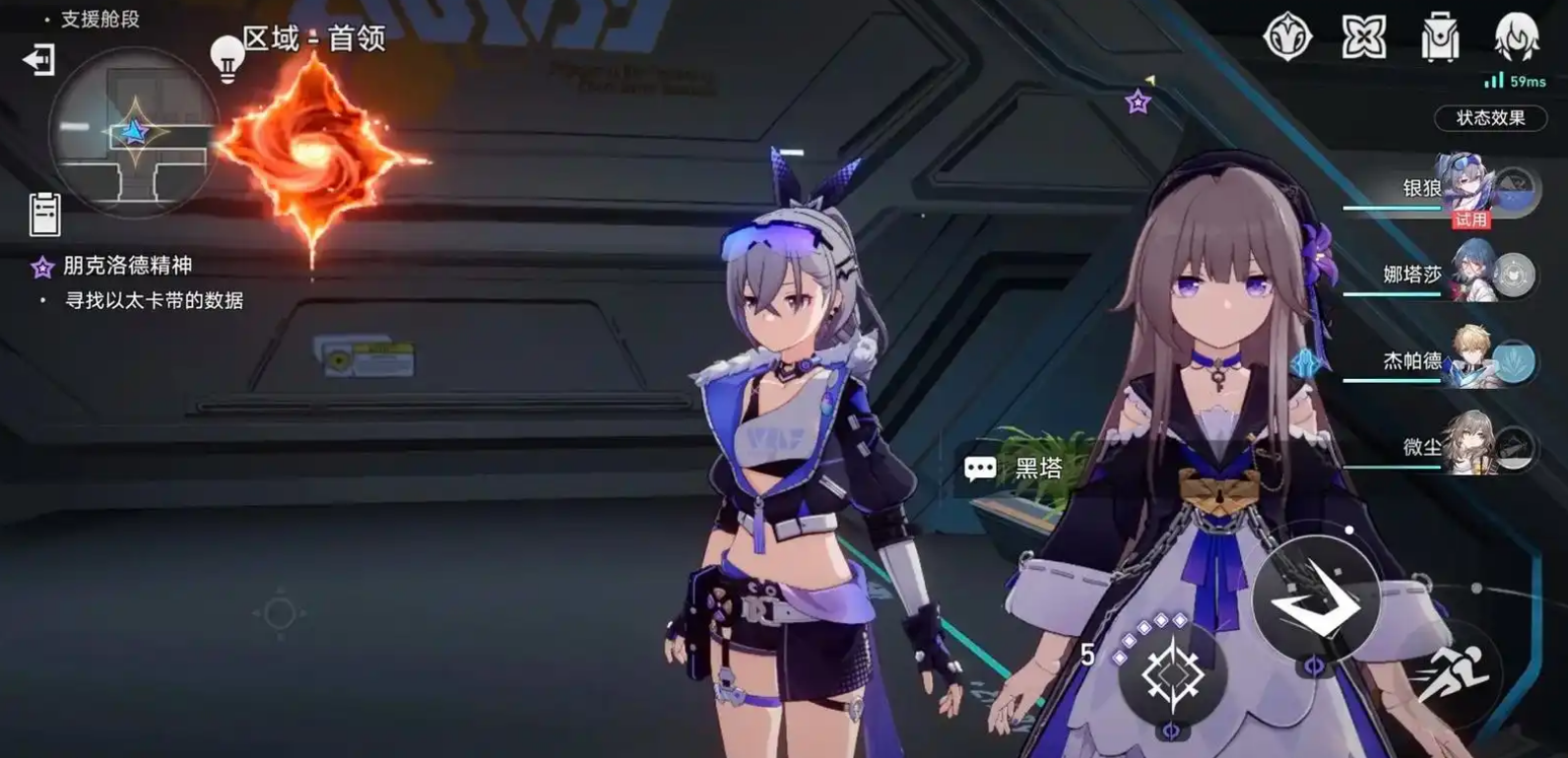Use the basic attack button
Screen dimensions: 1568x758
click(x=1315, y=600)
